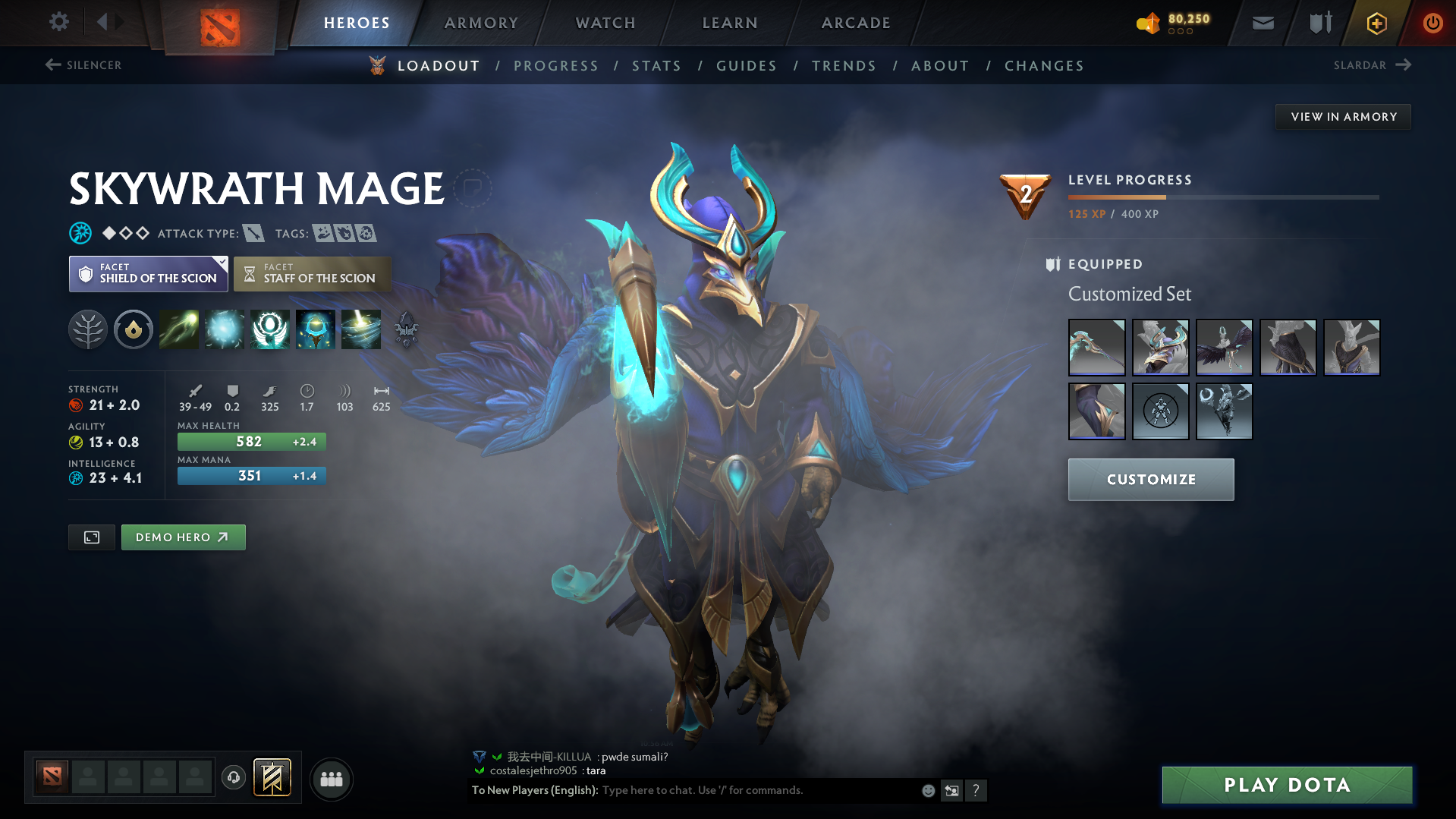Click the Level Progress XP bar
This screenshot has height=819, width=1456.
[1222, 197]
